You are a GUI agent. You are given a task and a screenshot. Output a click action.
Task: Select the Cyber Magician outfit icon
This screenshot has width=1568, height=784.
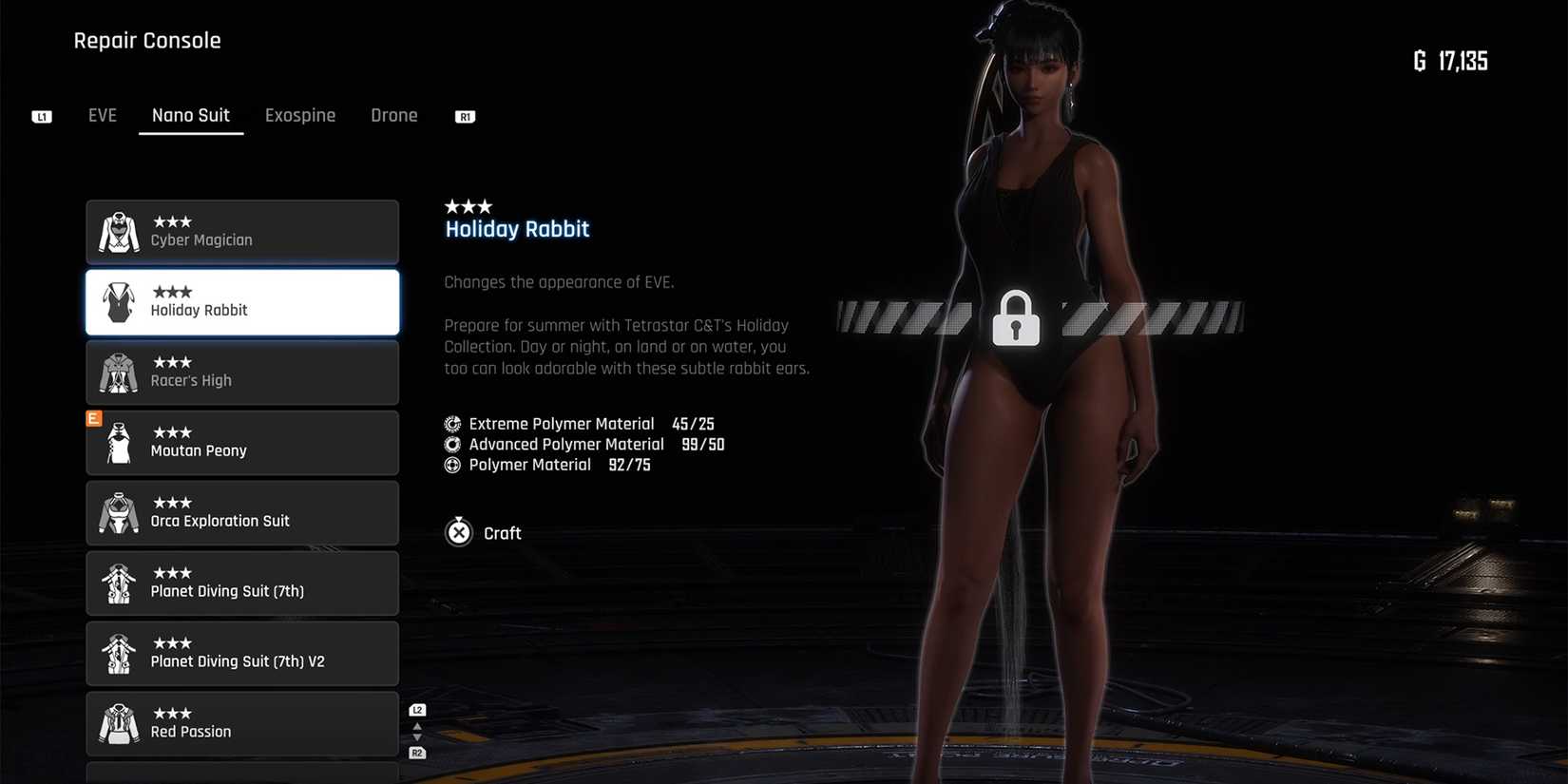point(118,231)
